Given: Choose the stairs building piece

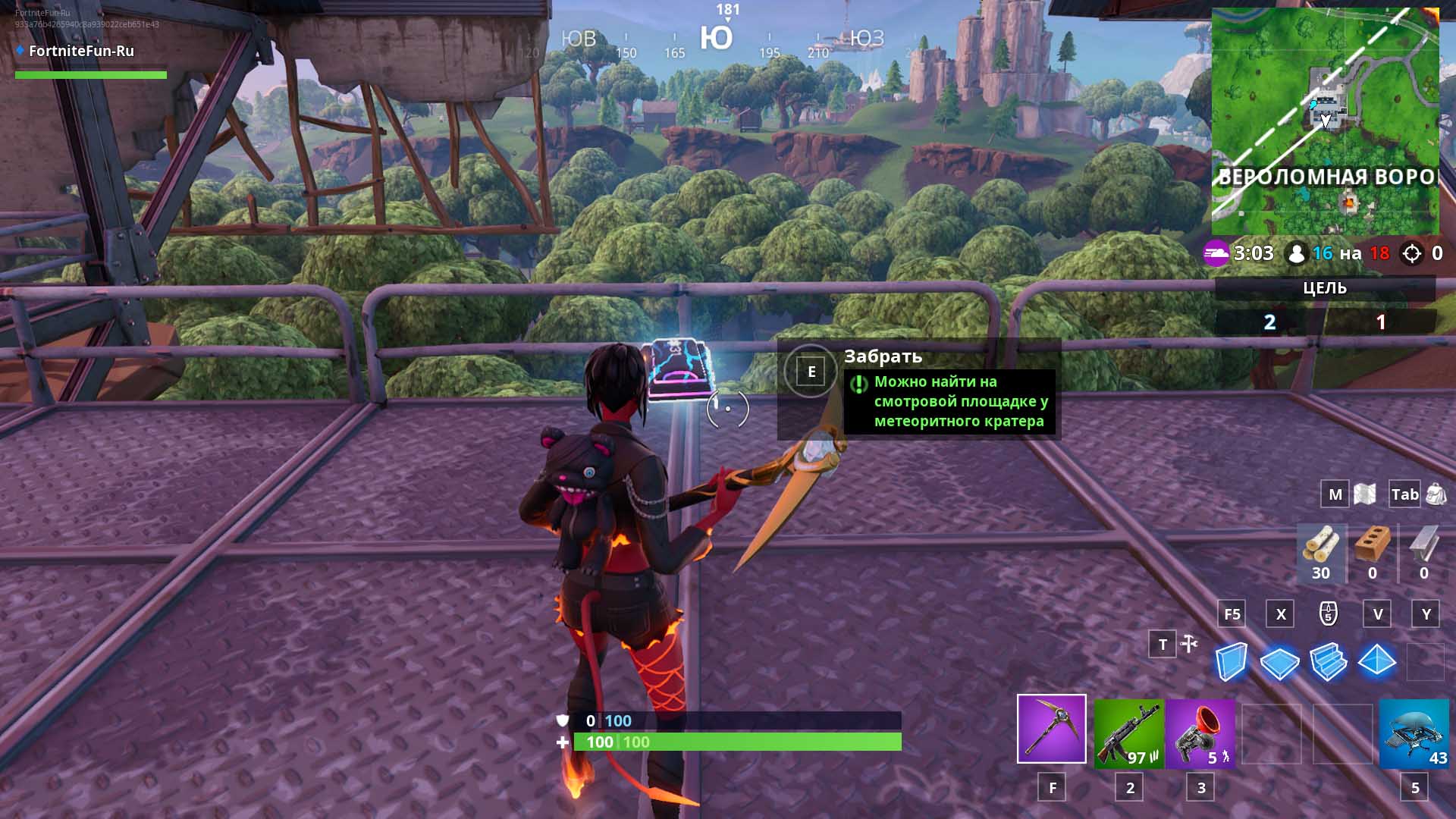Looking at the screenshot, I should 1328,662.
